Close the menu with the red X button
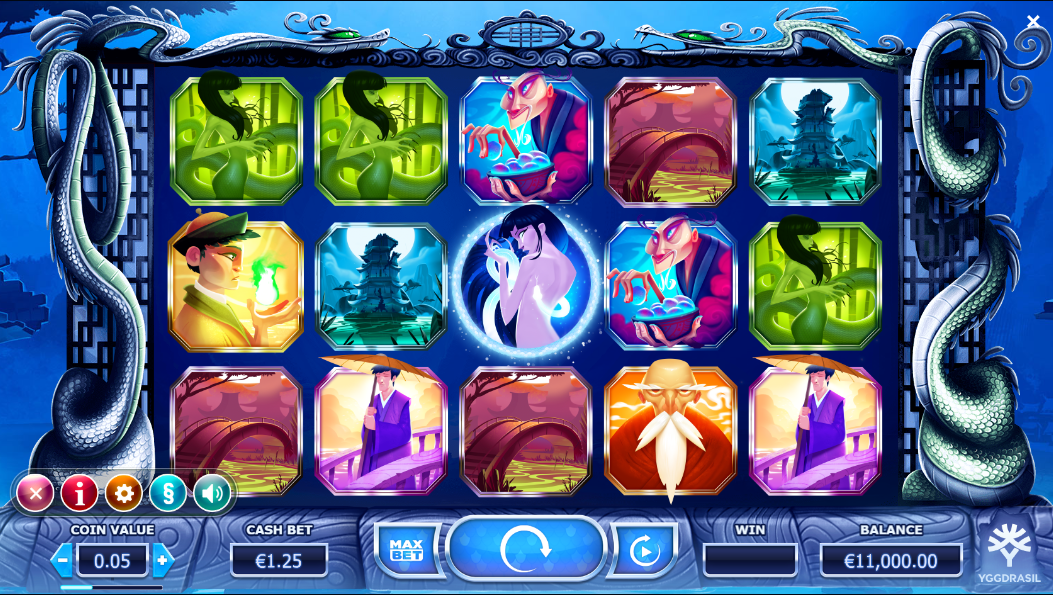The width and height of the screenshot is (1053, 595). click(35, 492)
